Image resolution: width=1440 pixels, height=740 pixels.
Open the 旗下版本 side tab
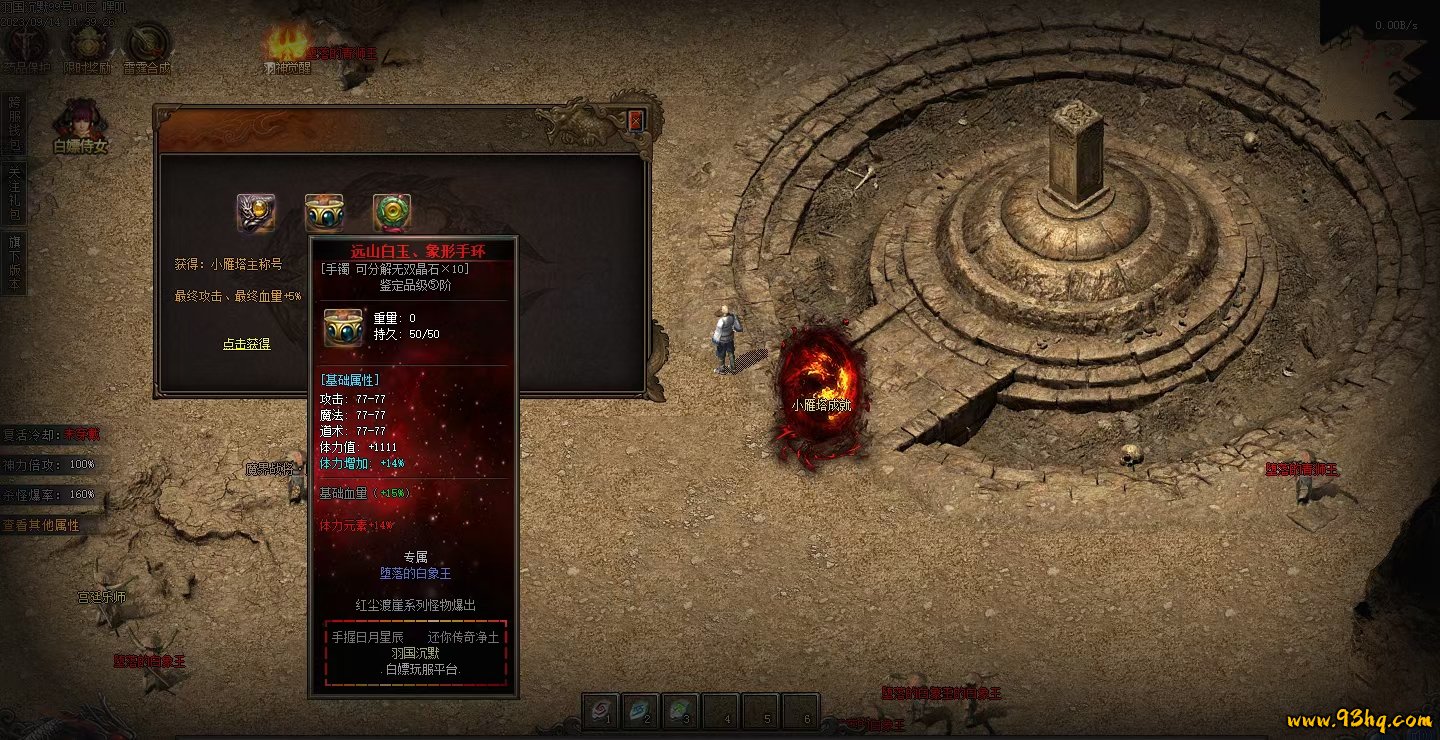(14, 264)
